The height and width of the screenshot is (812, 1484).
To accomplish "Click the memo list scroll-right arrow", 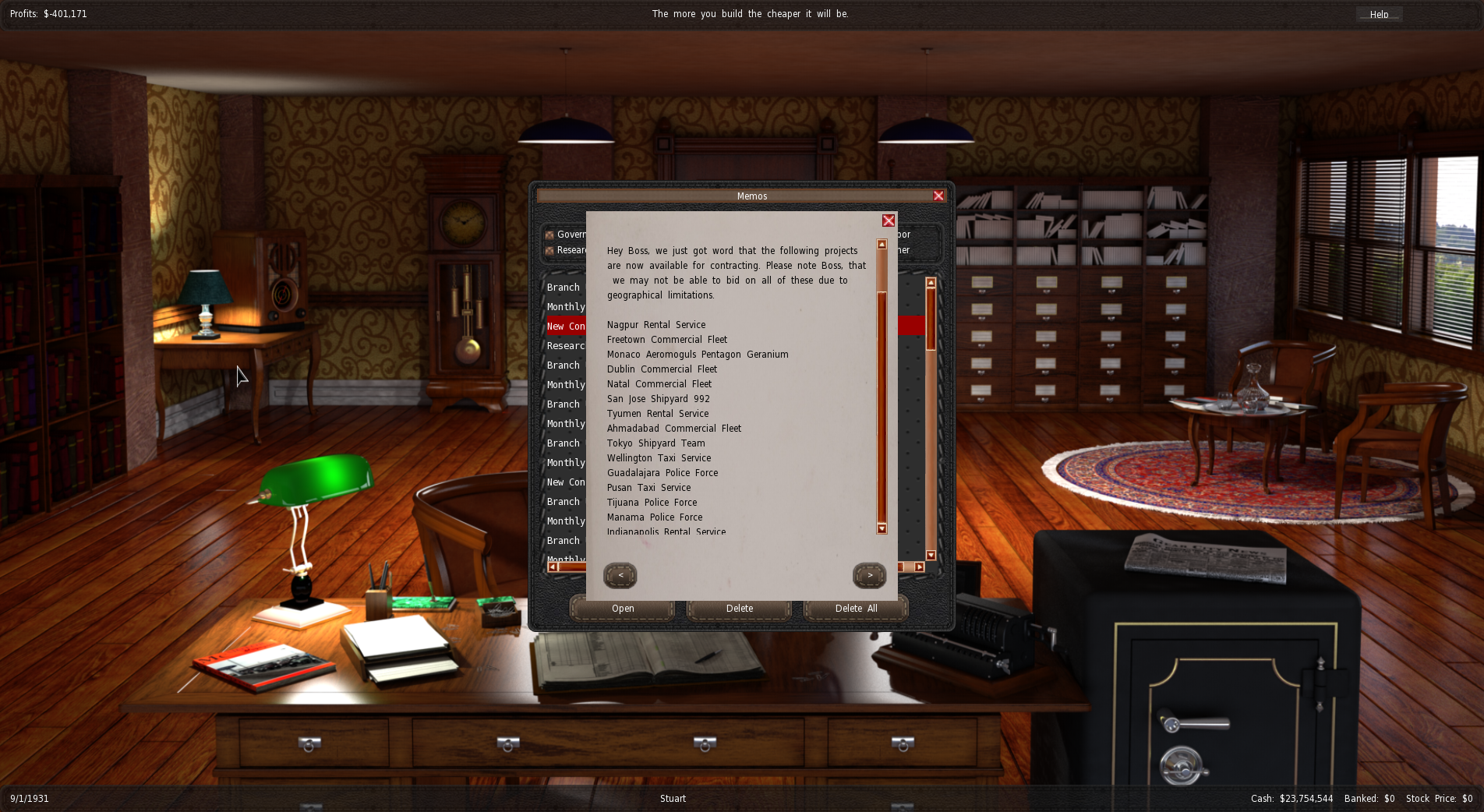I will [920, 567].
